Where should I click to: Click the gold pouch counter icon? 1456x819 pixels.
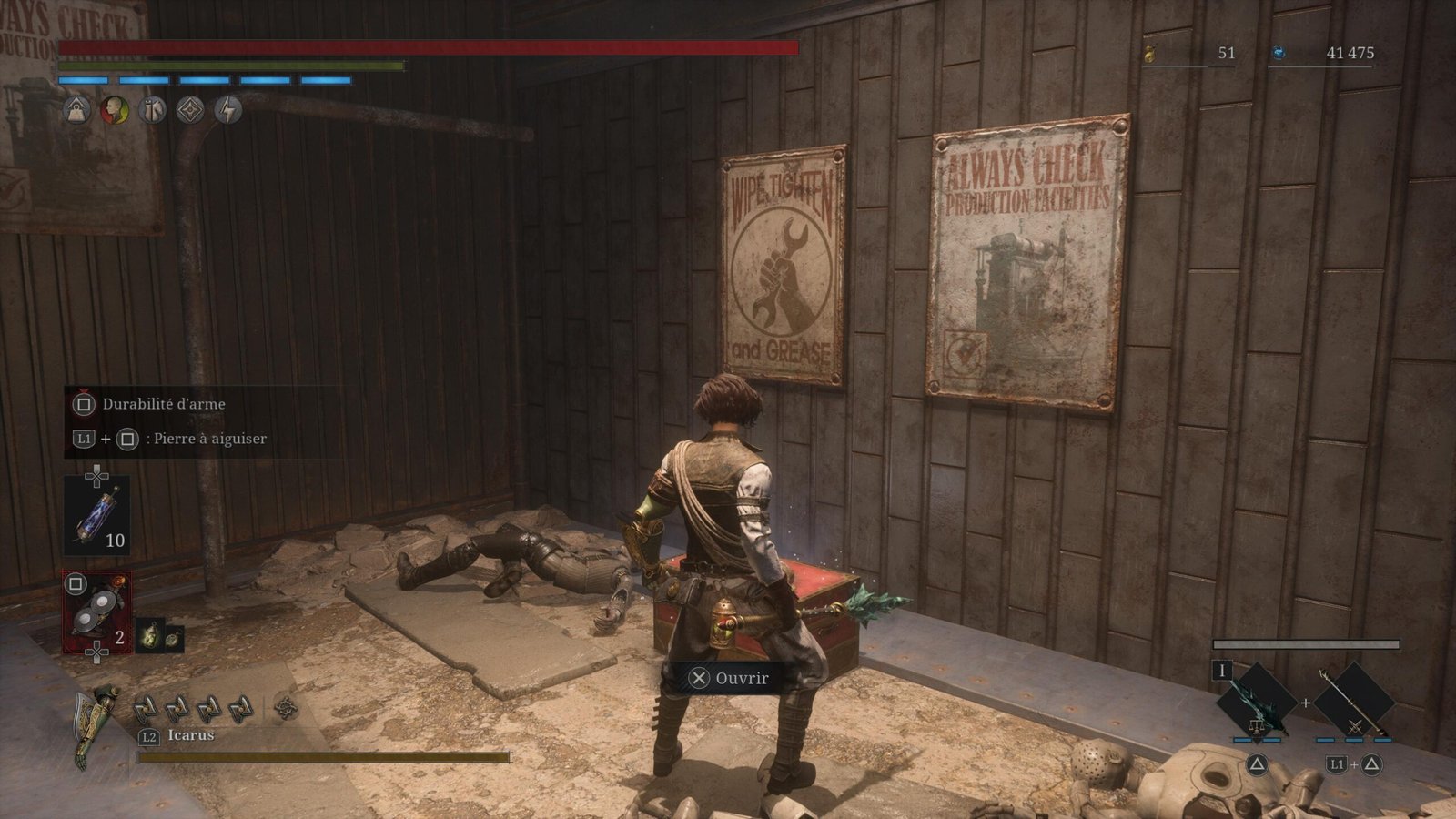pyautogui.click(x=1149, y=54)
